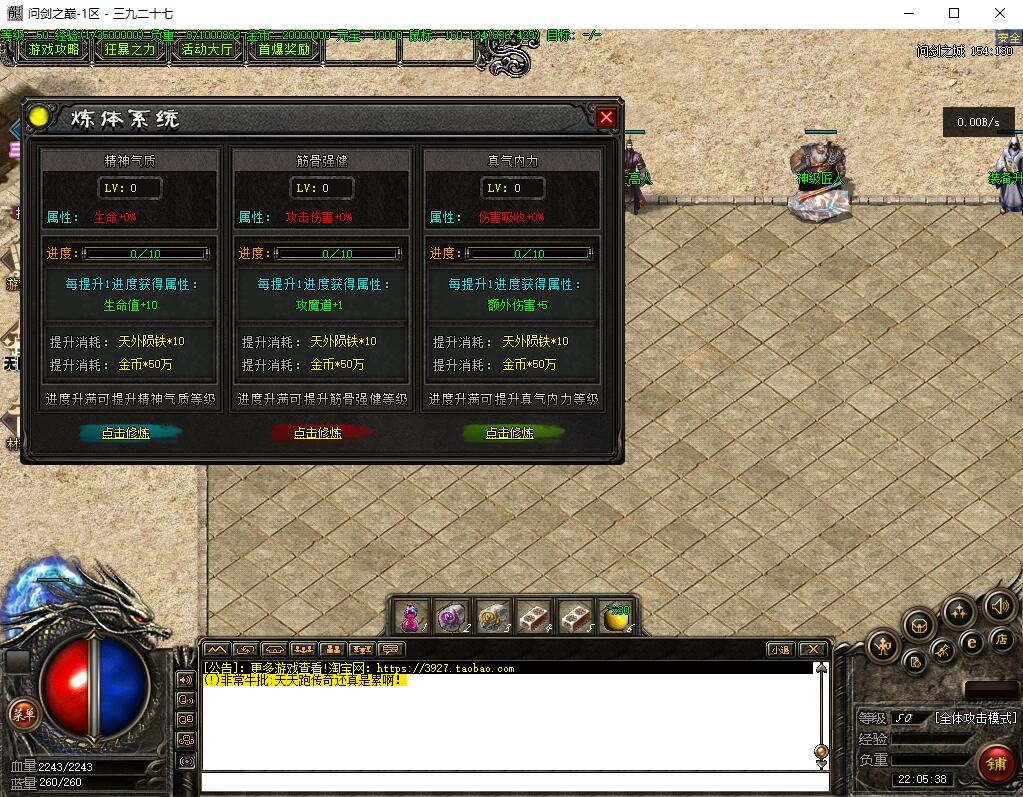Open the 首爆奖励 rewards menu

tap(284, 49)
